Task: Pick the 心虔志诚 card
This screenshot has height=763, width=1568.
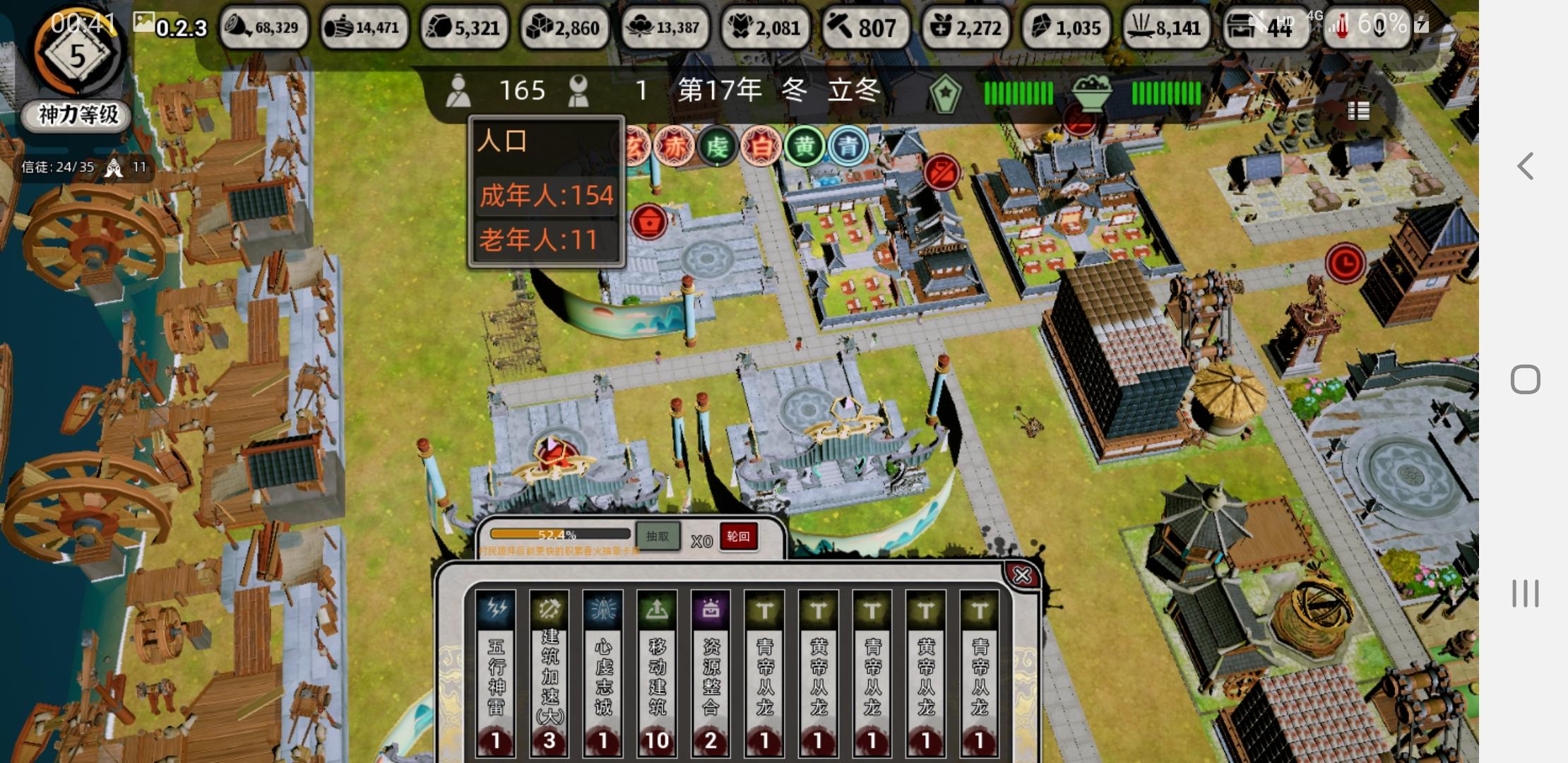Action: [603, 673]
